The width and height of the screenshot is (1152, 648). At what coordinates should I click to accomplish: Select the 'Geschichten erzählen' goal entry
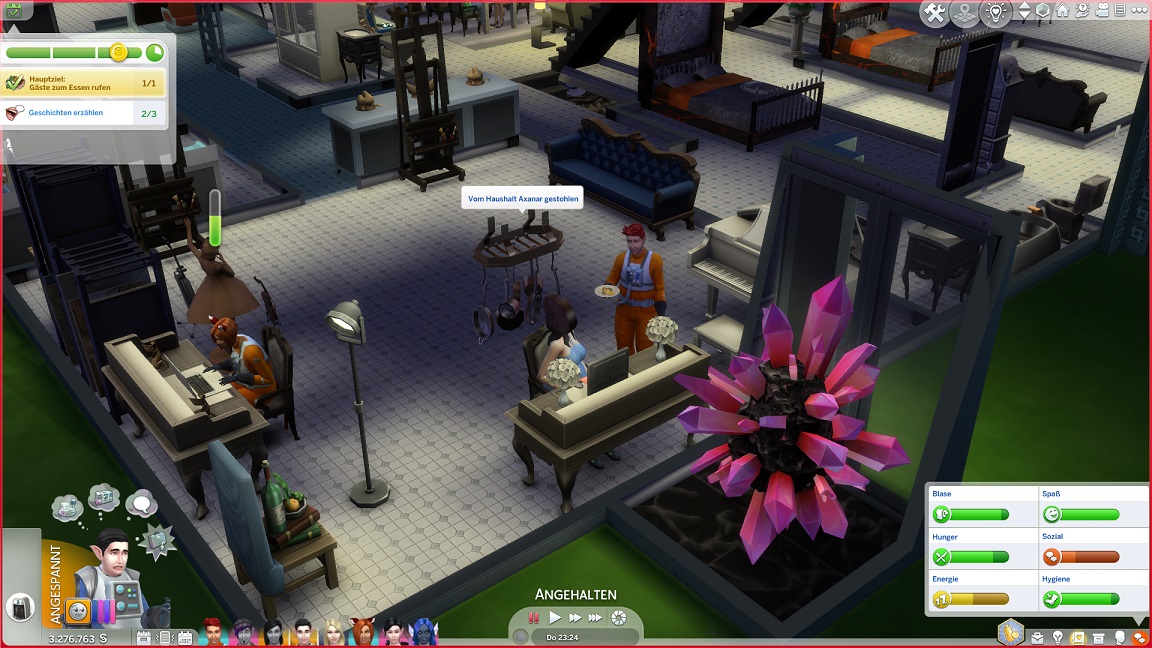point(84,113)
